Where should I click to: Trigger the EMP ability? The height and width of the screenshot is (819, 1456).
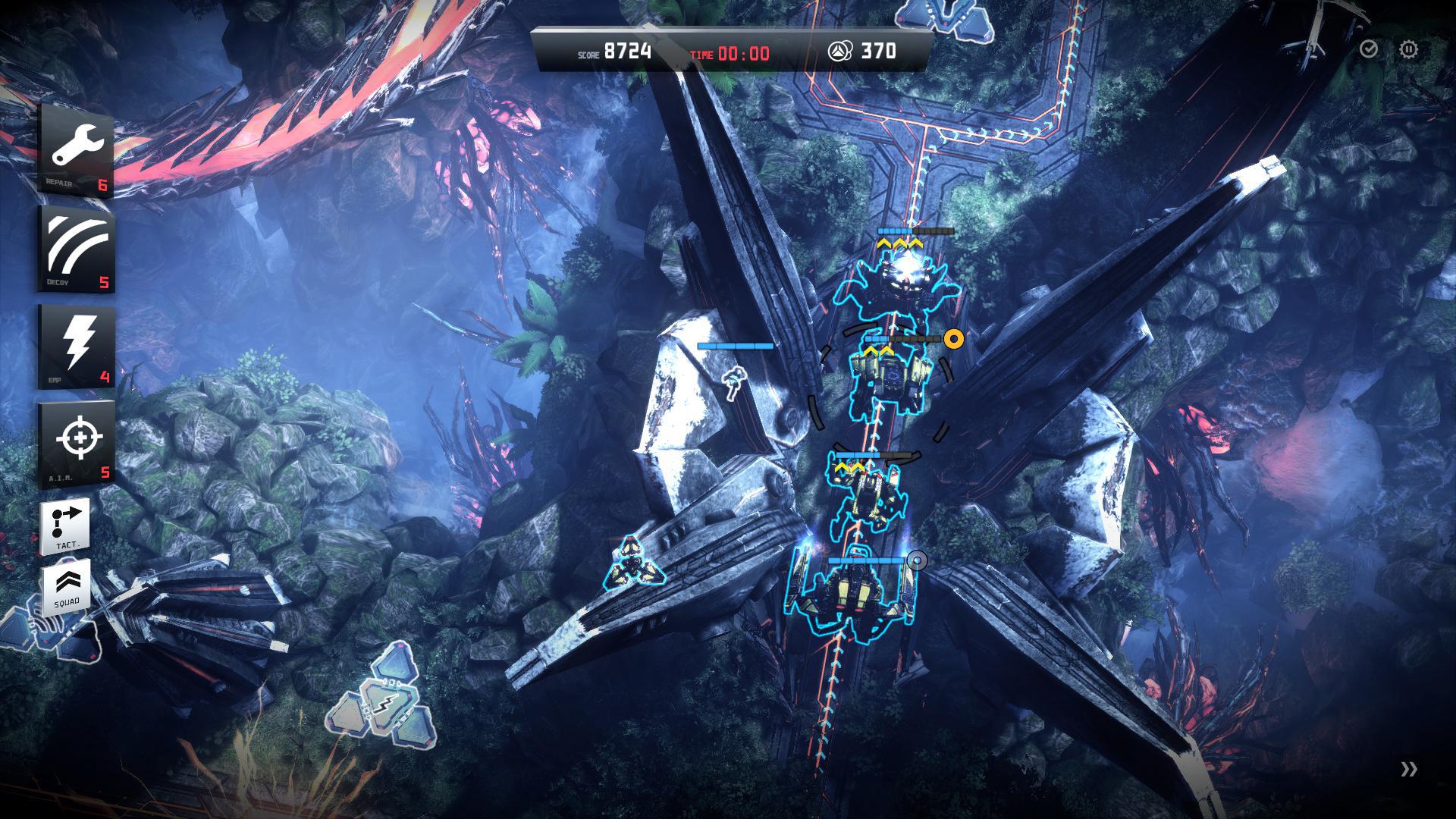[74, 345]
